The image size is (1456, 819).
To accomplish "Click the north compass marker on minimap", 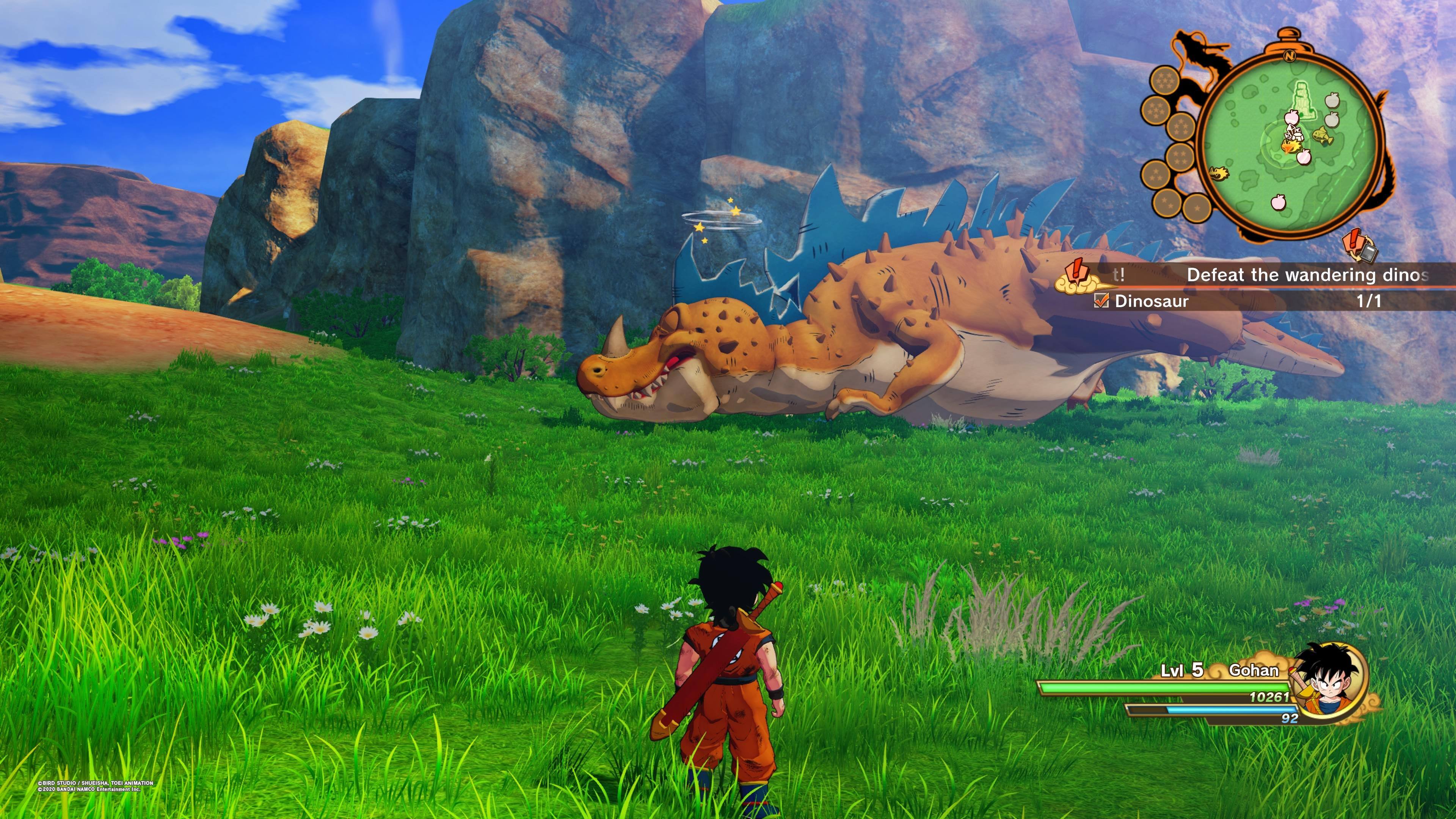I will [x=1289, y=56].
